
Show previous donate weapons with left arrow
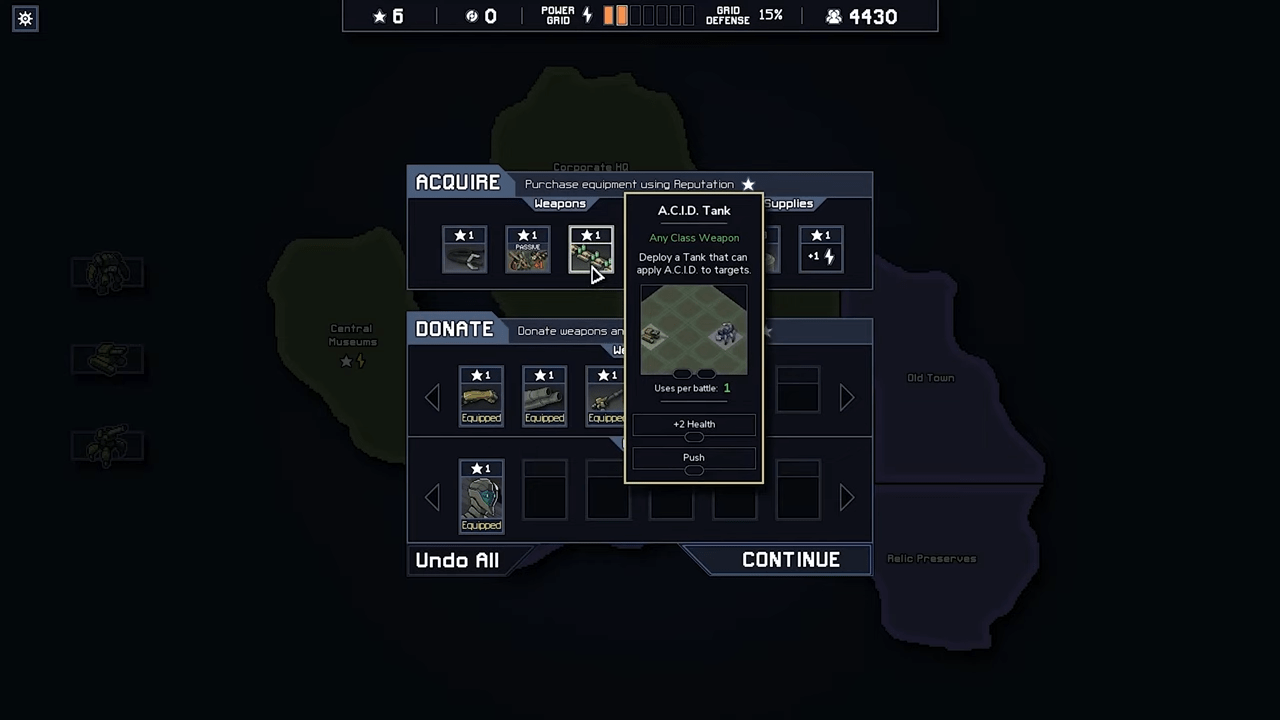432,398
